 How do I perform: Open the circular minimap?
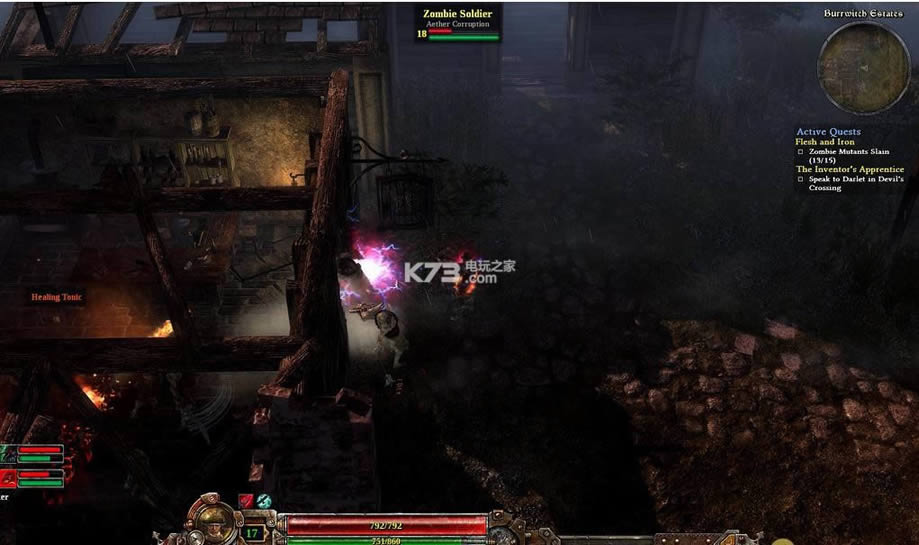click(850, 67)
